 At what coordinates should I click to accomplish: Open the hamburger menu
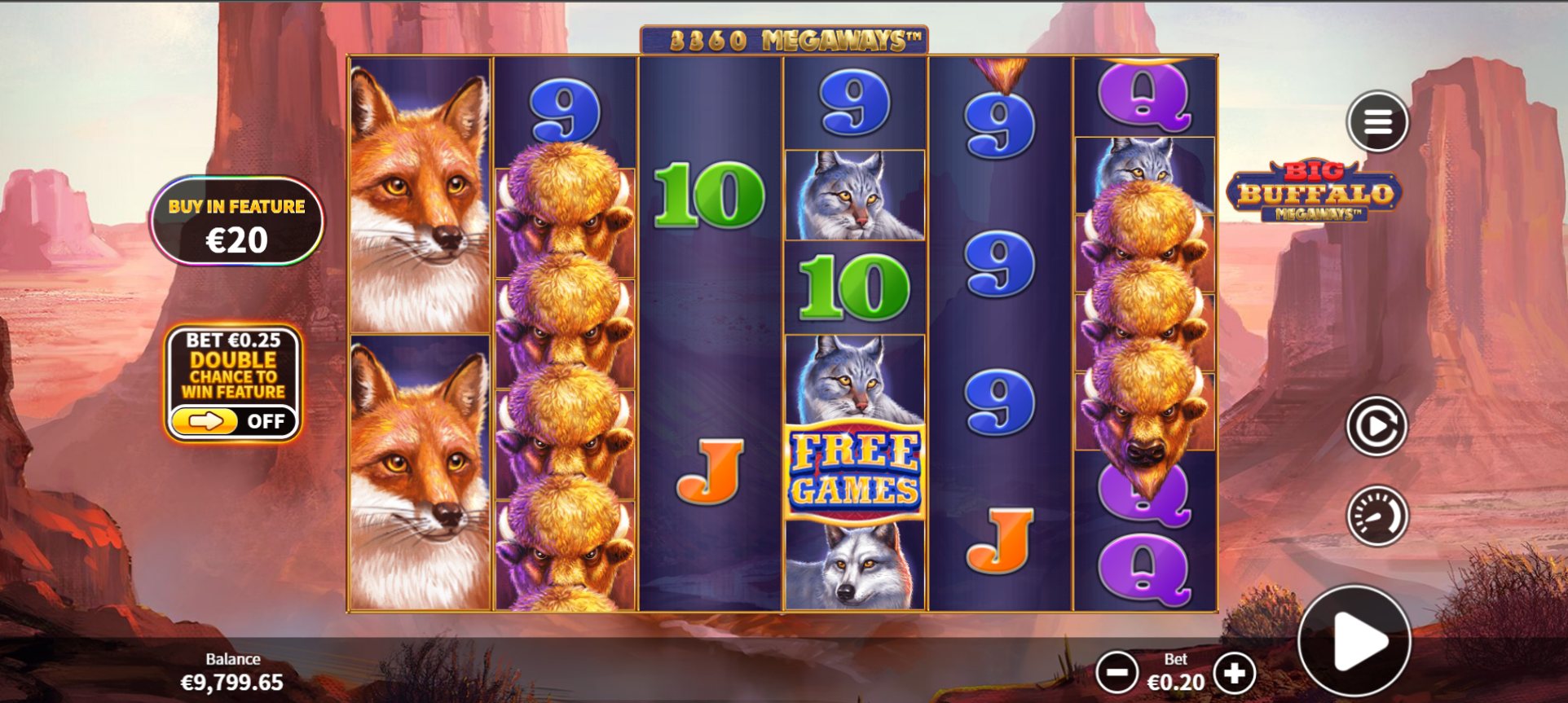(1377, 122)
